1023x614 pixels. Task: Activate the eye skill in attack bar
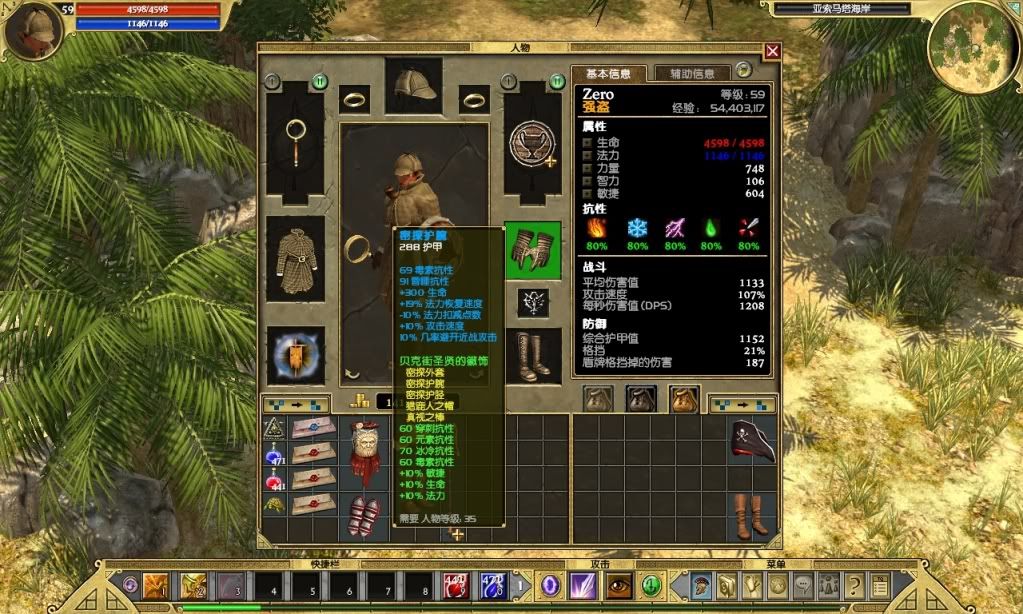pos(619,585)
